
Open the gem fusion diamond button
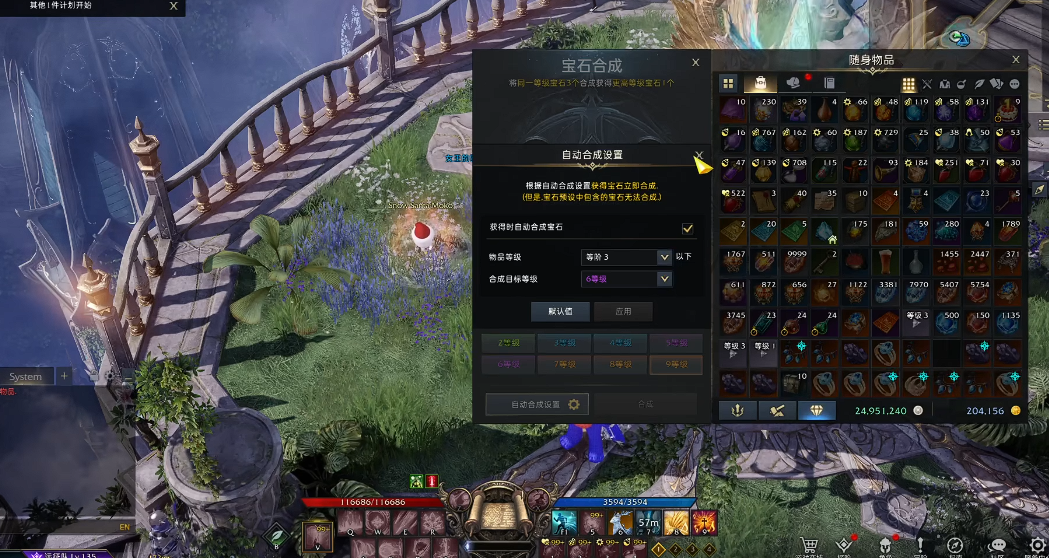[x=816, y=410]
